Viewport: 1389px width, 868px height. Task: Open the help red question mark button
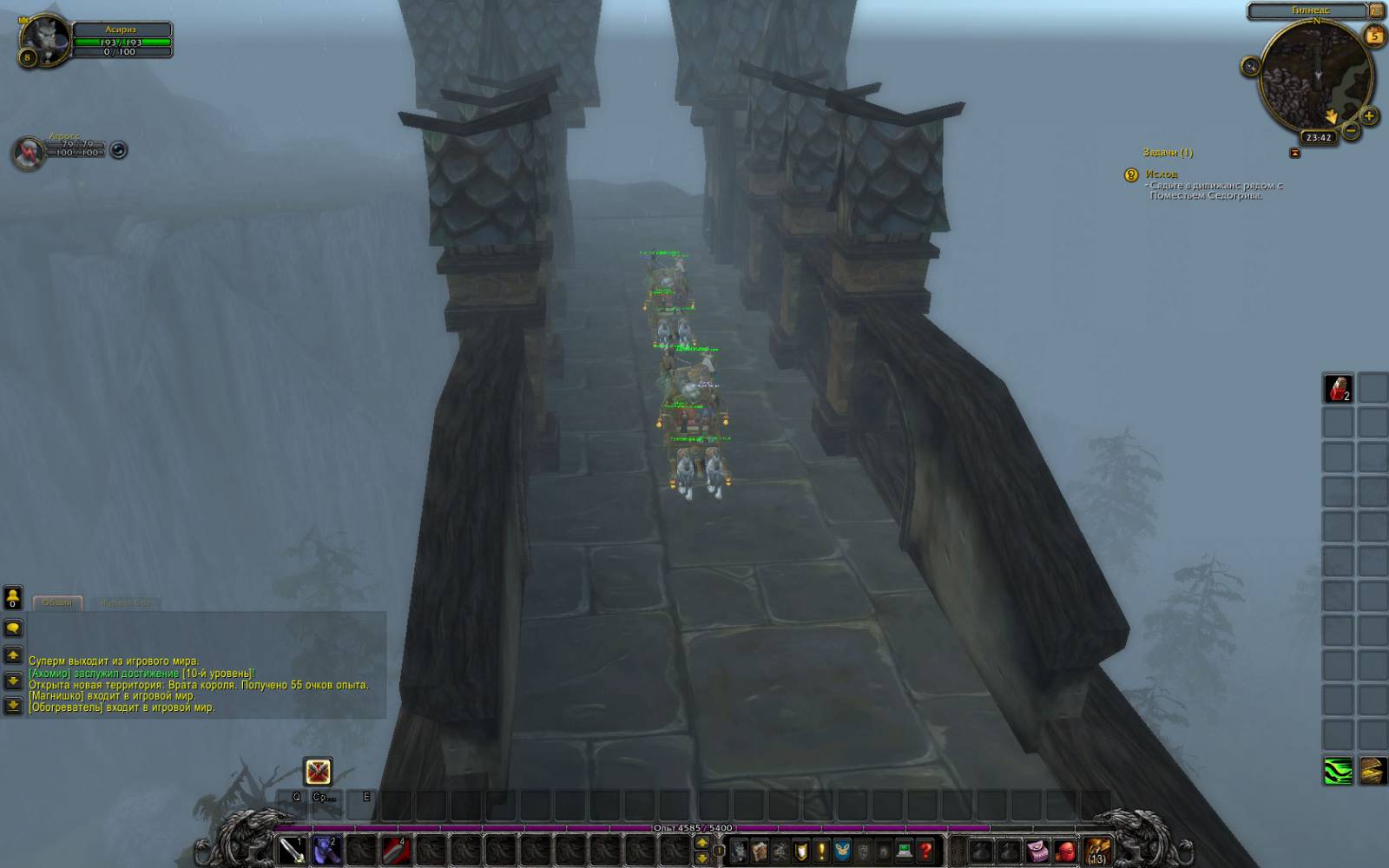click(925, 851)
